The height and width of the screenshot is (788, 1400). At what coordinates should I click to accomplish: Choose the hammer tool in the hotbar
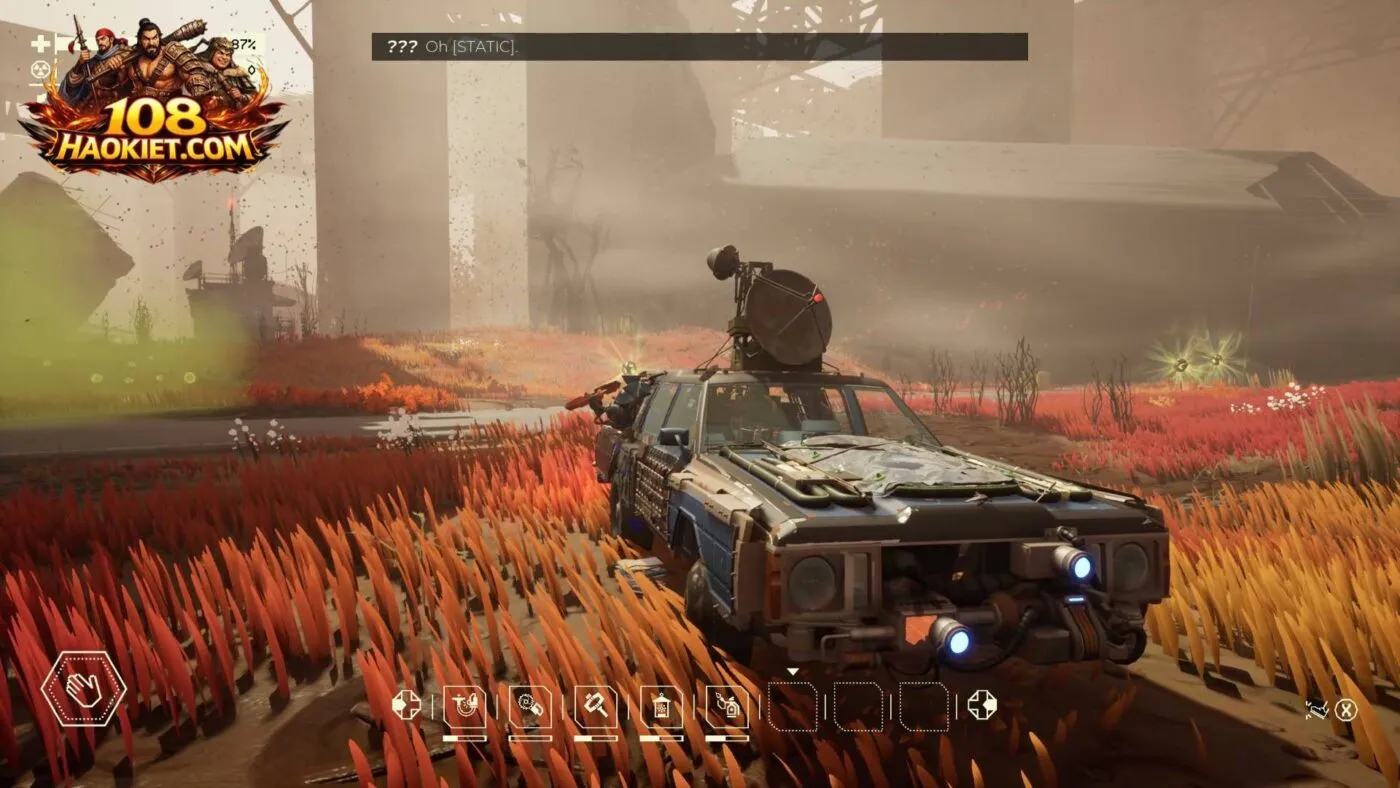[x=595, y=706]
